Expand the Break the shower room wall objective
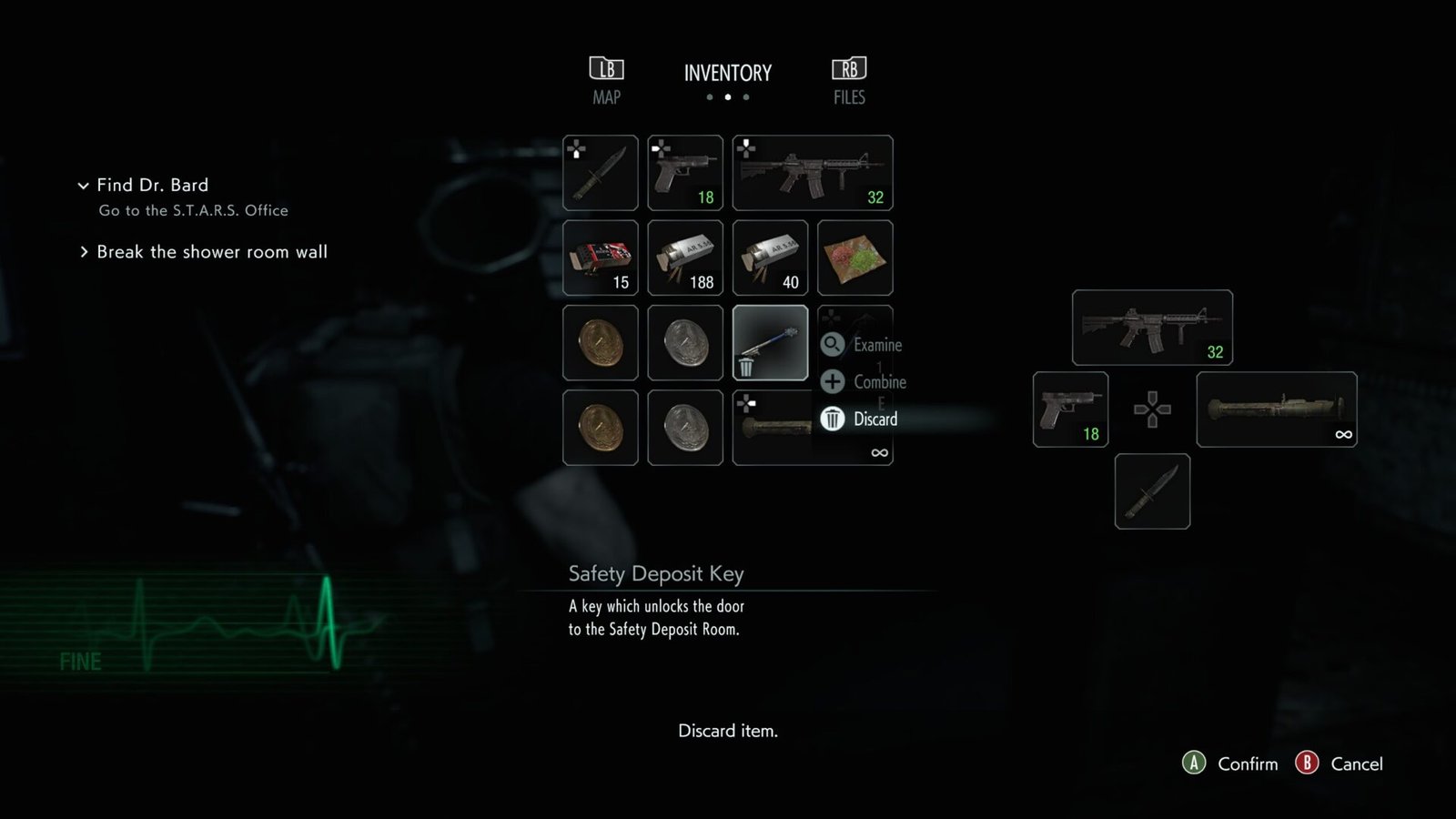Viewport: 1456px width, 819px height. 84,252
